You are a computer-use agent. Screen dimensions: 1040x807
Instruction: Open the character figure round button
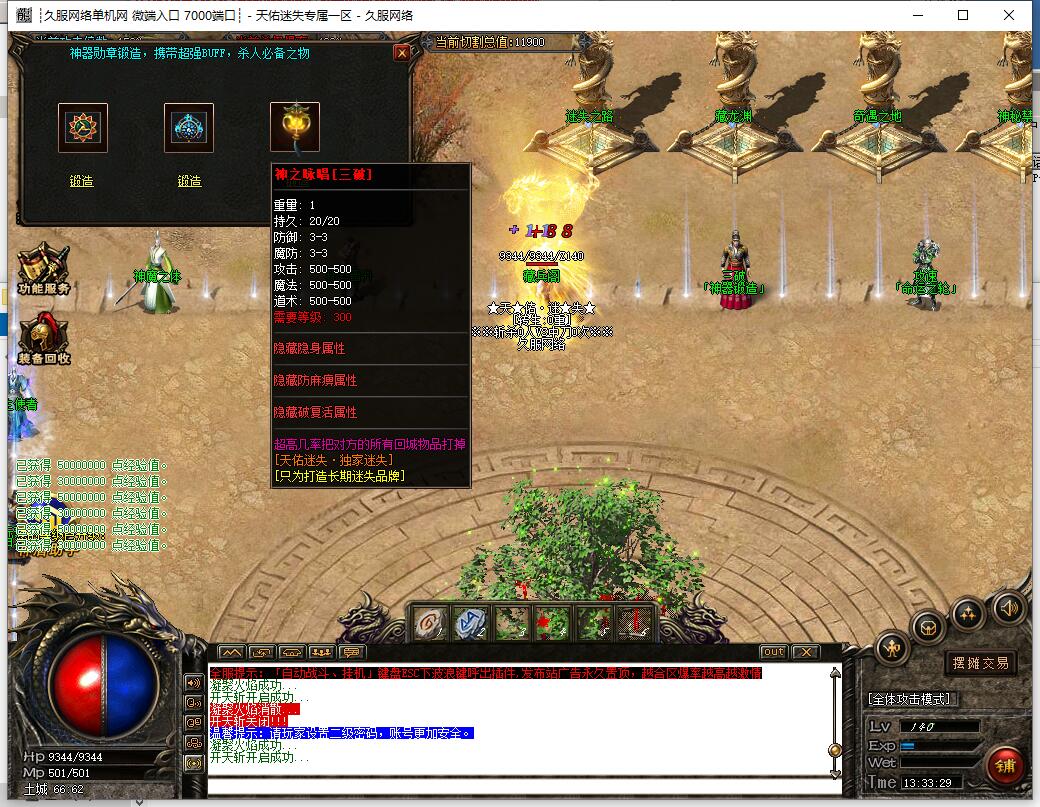[892, 649]
